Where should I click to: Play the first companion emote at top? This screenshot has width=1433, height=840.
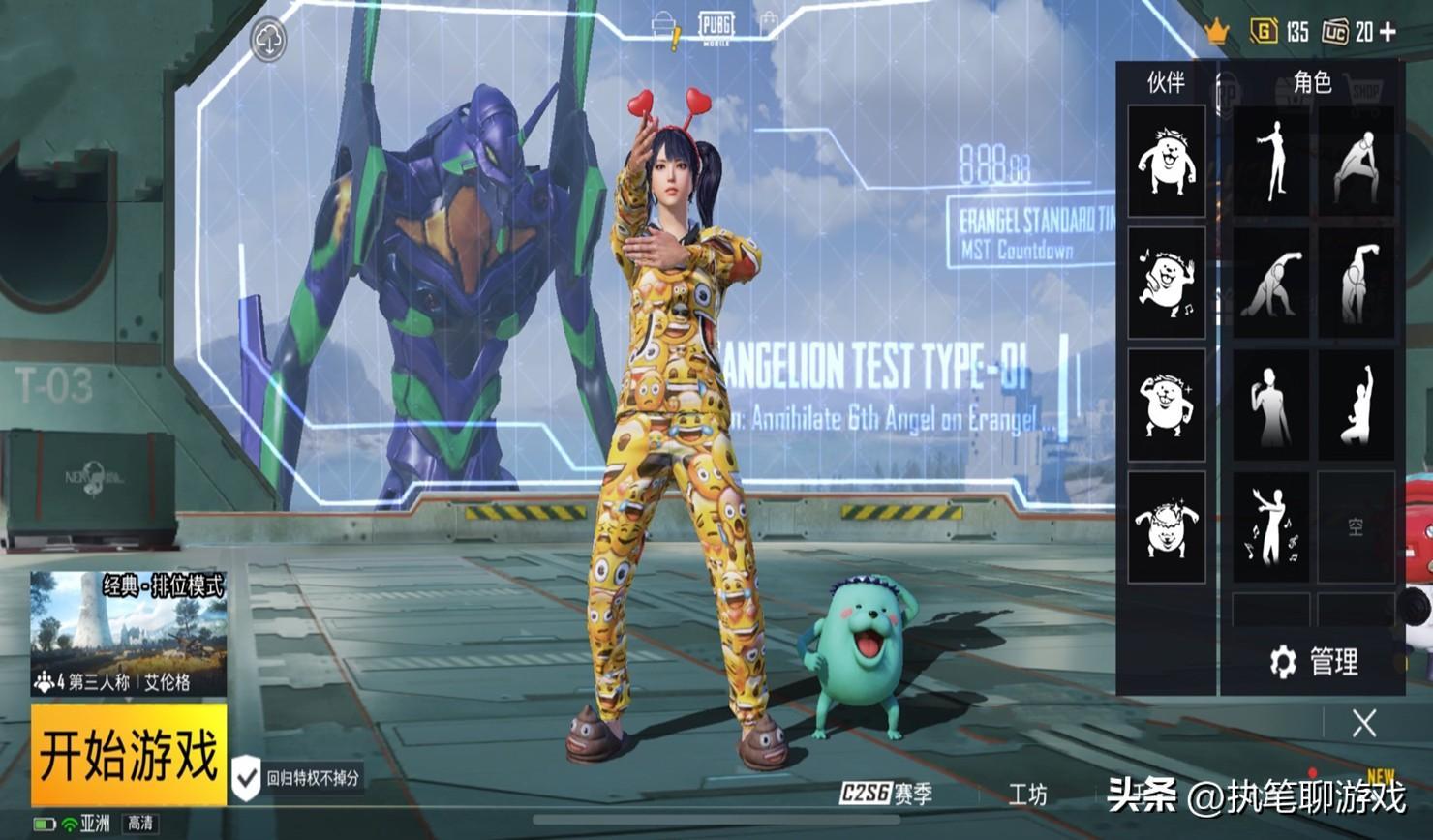click(x=1166, y=161)
